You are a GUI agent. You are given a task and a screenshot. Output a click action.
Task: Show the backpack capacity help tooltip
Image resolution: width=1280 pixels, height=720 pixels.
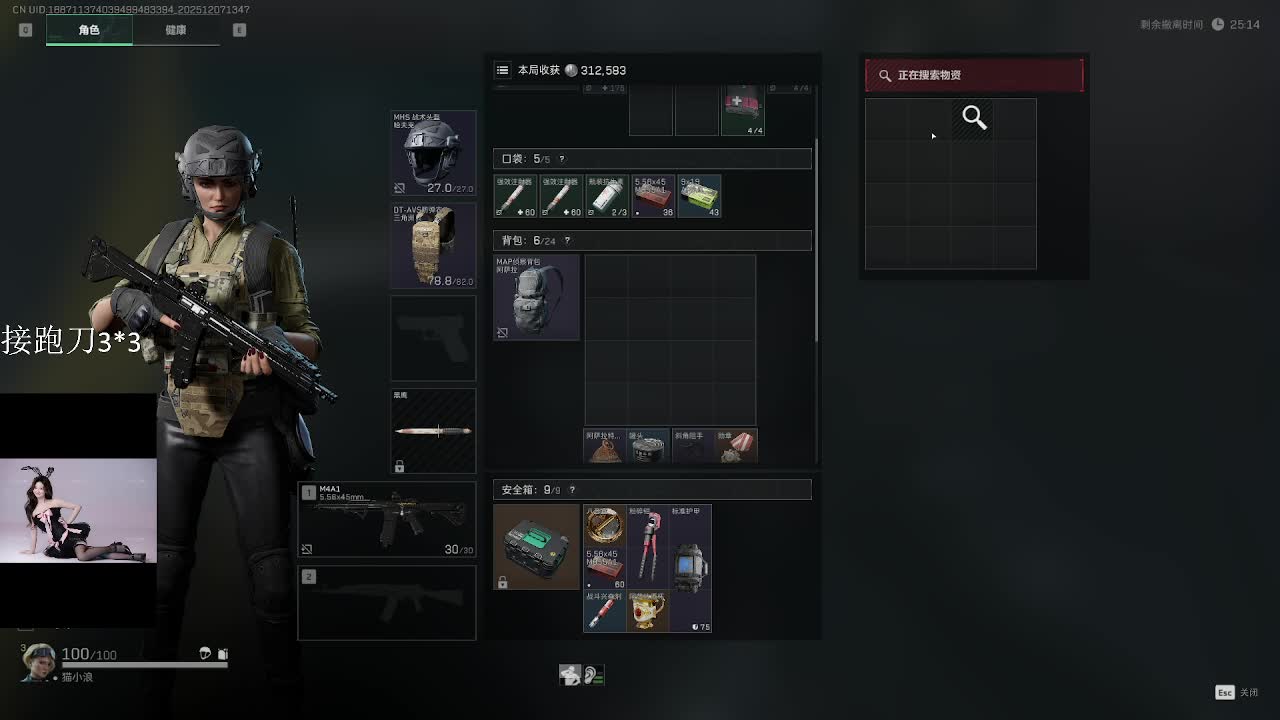[567, 241]
